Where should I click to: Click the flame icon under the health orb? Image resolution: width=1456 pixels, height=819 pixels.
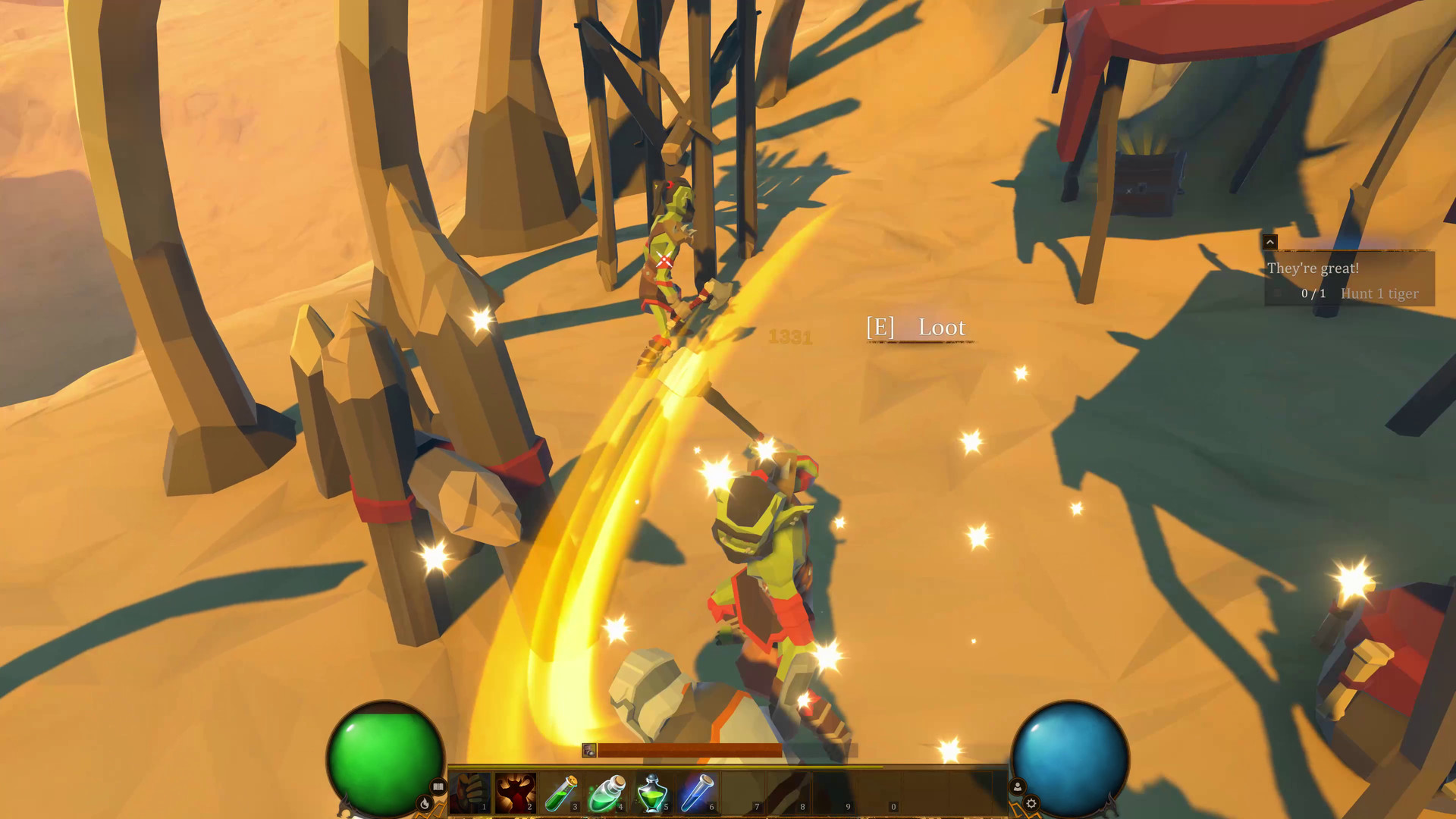tap(425, 803)
